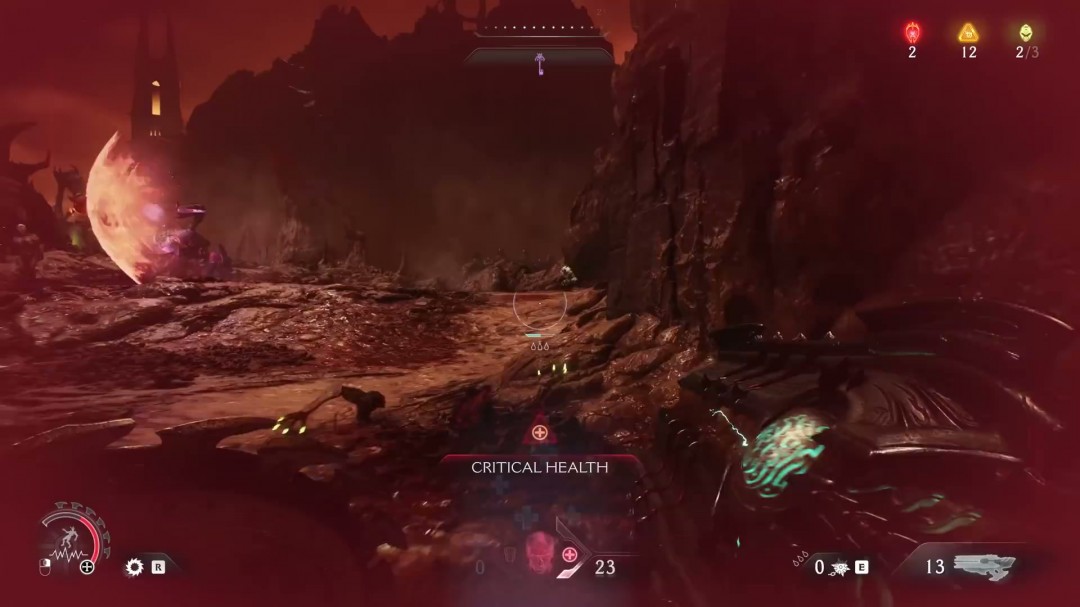This screenshot has width=1080, height=607.
Task: Click the red skull health icon
Action: [538, 552]
